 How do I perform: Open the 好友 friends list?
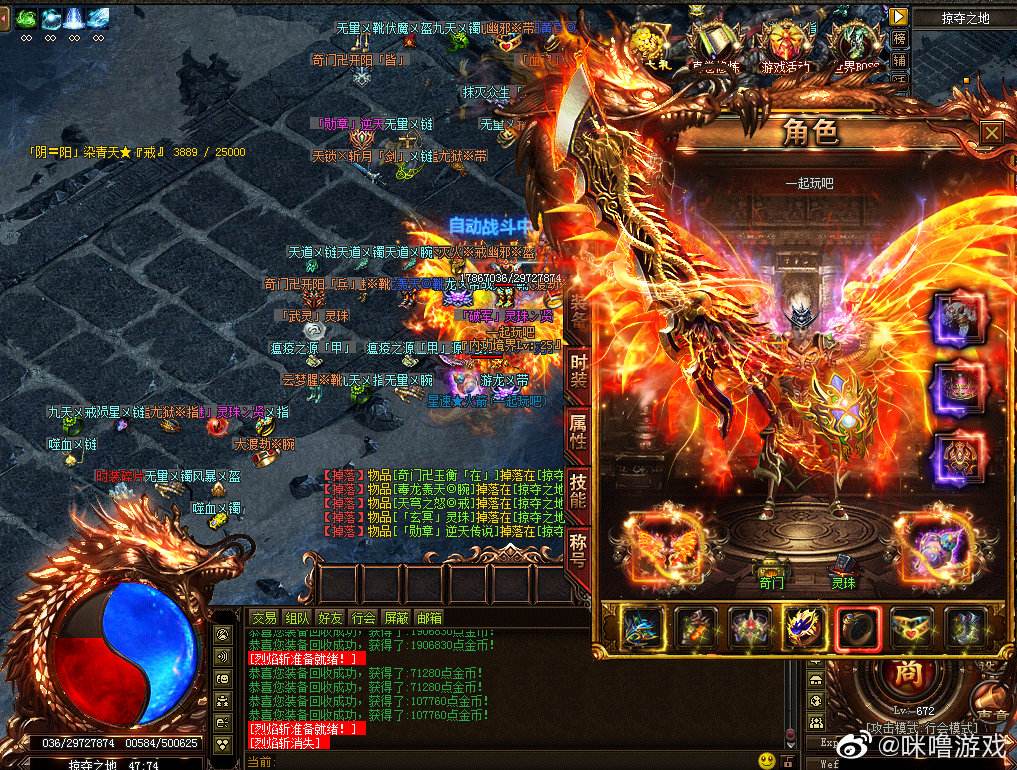pos(330,618)
